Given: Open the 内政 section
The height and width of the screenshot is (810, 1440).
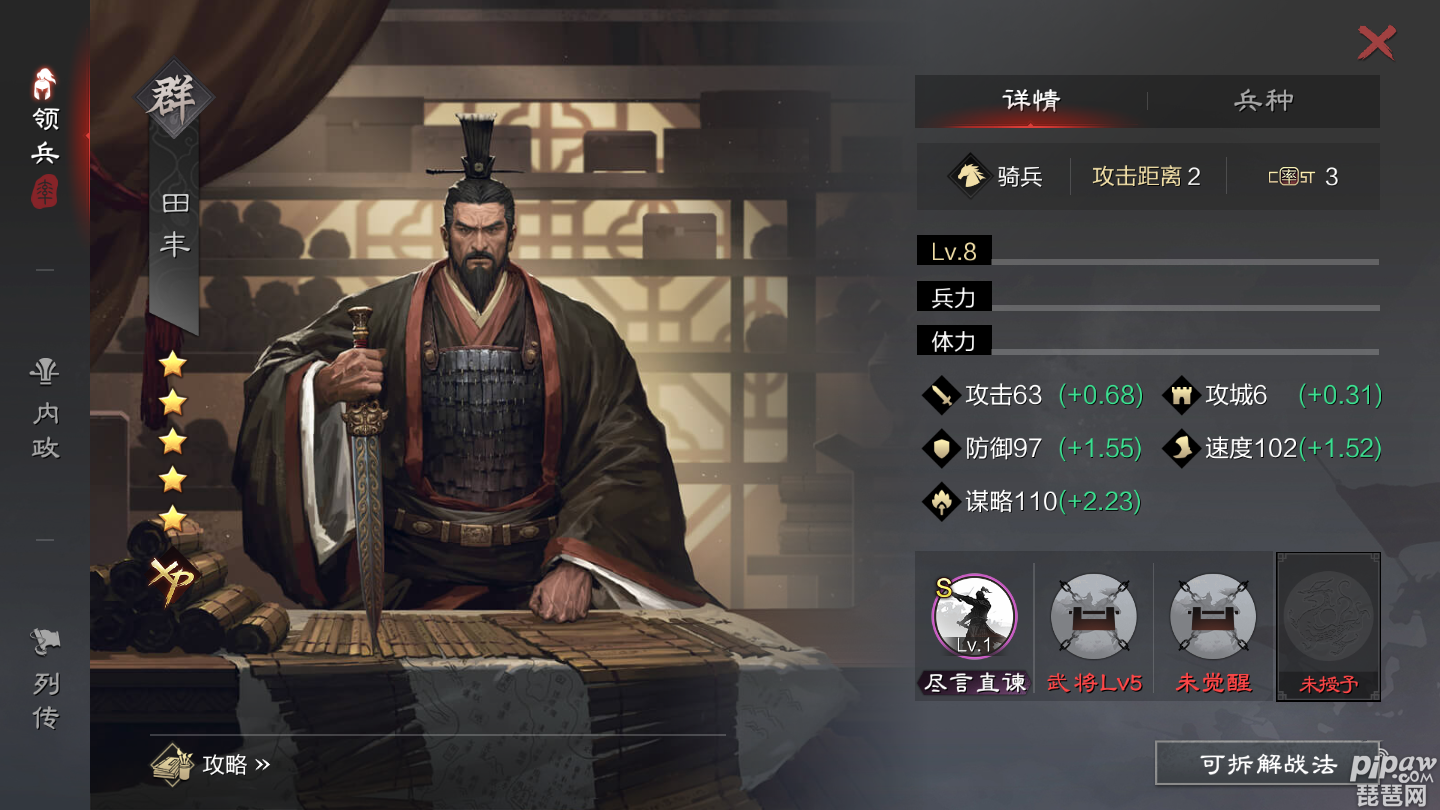Looking at the screenshot, I should (x=45, y=410).
